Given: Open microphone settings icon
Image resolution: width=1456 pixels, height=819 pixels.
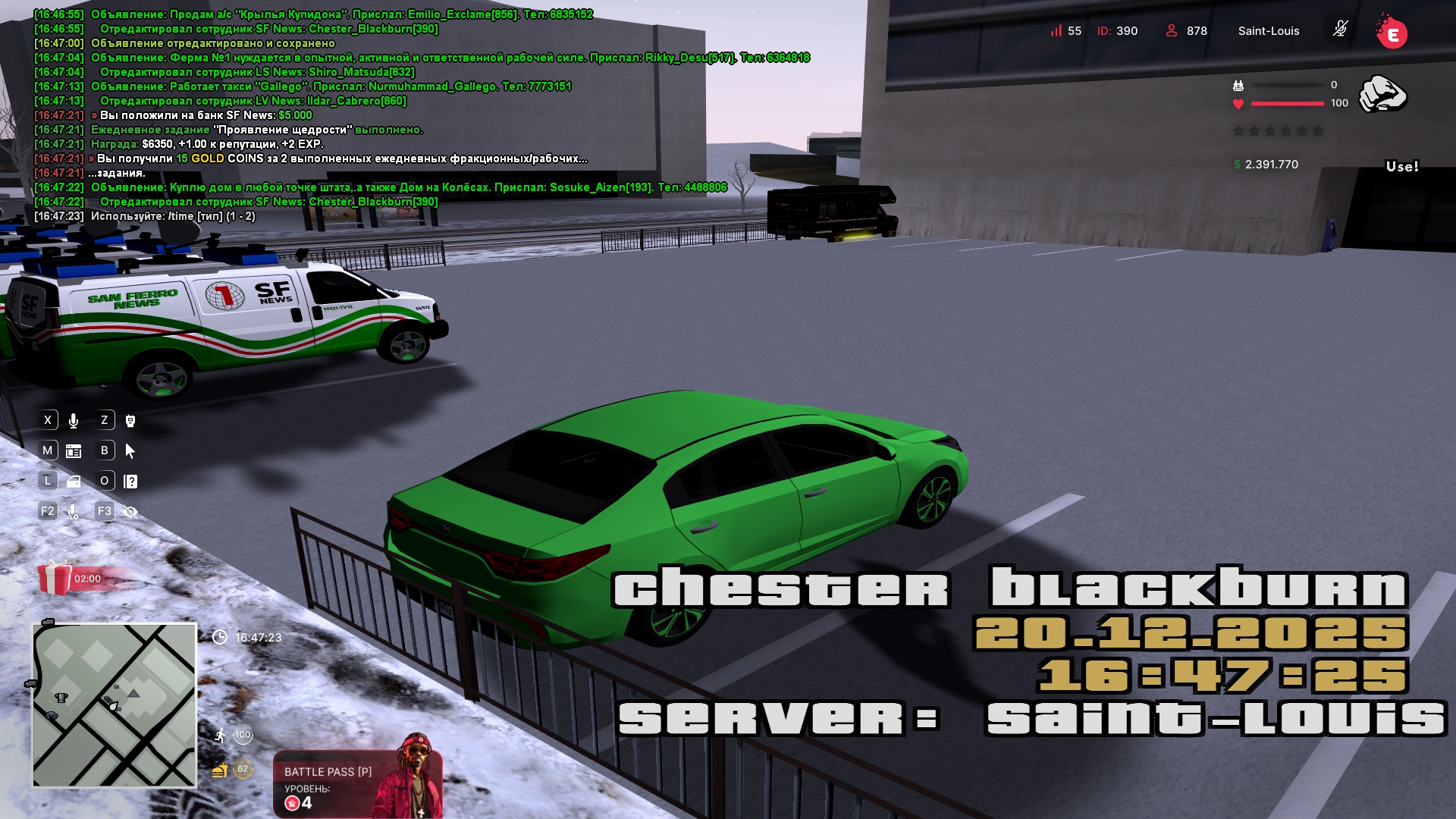Looking at the screenshot, I should tap(74, 512).
